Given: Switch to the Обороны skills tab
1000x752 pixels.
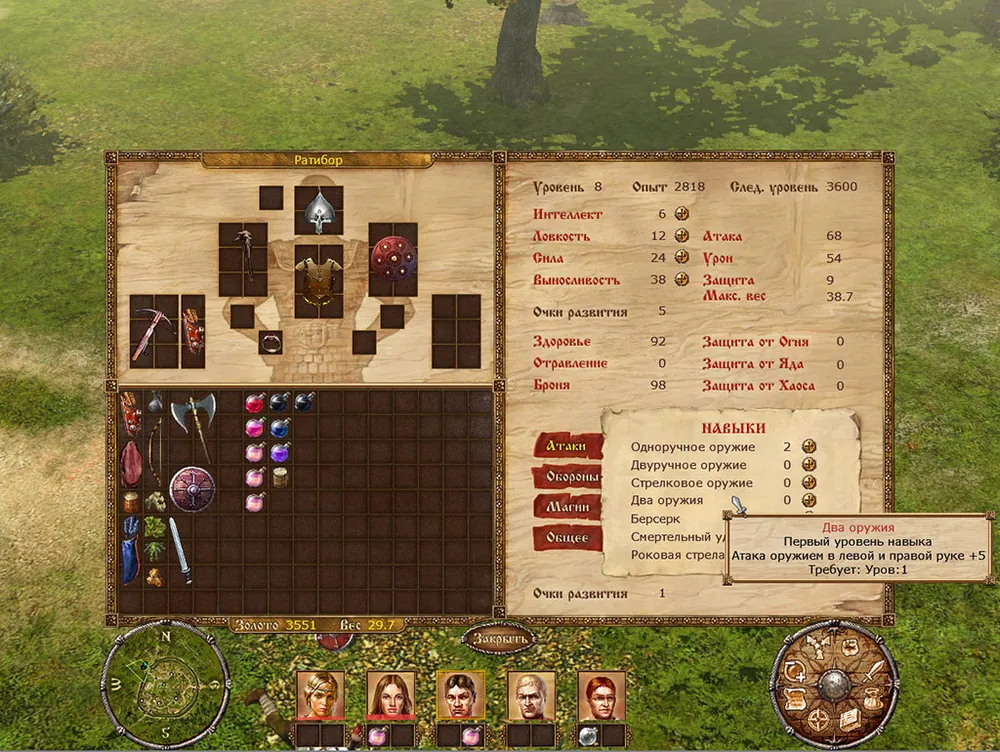Looking at the screenshot, I should [x=566, y=477].
